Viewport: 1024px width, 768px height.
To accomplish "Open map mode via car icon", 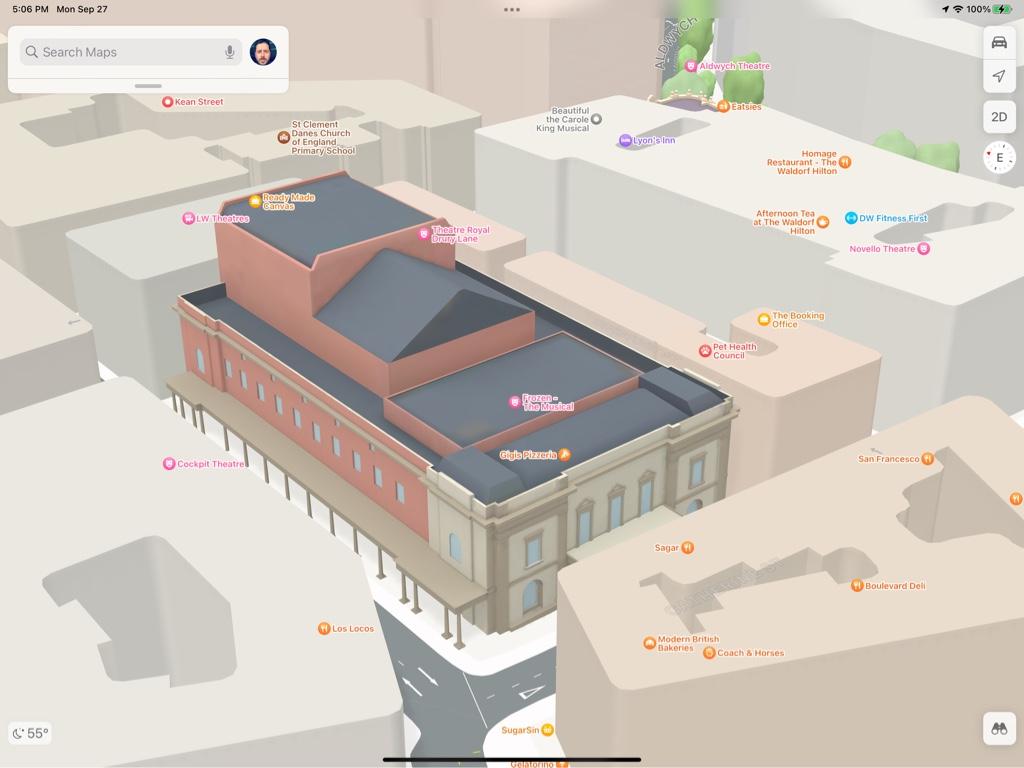I will 998,43.
